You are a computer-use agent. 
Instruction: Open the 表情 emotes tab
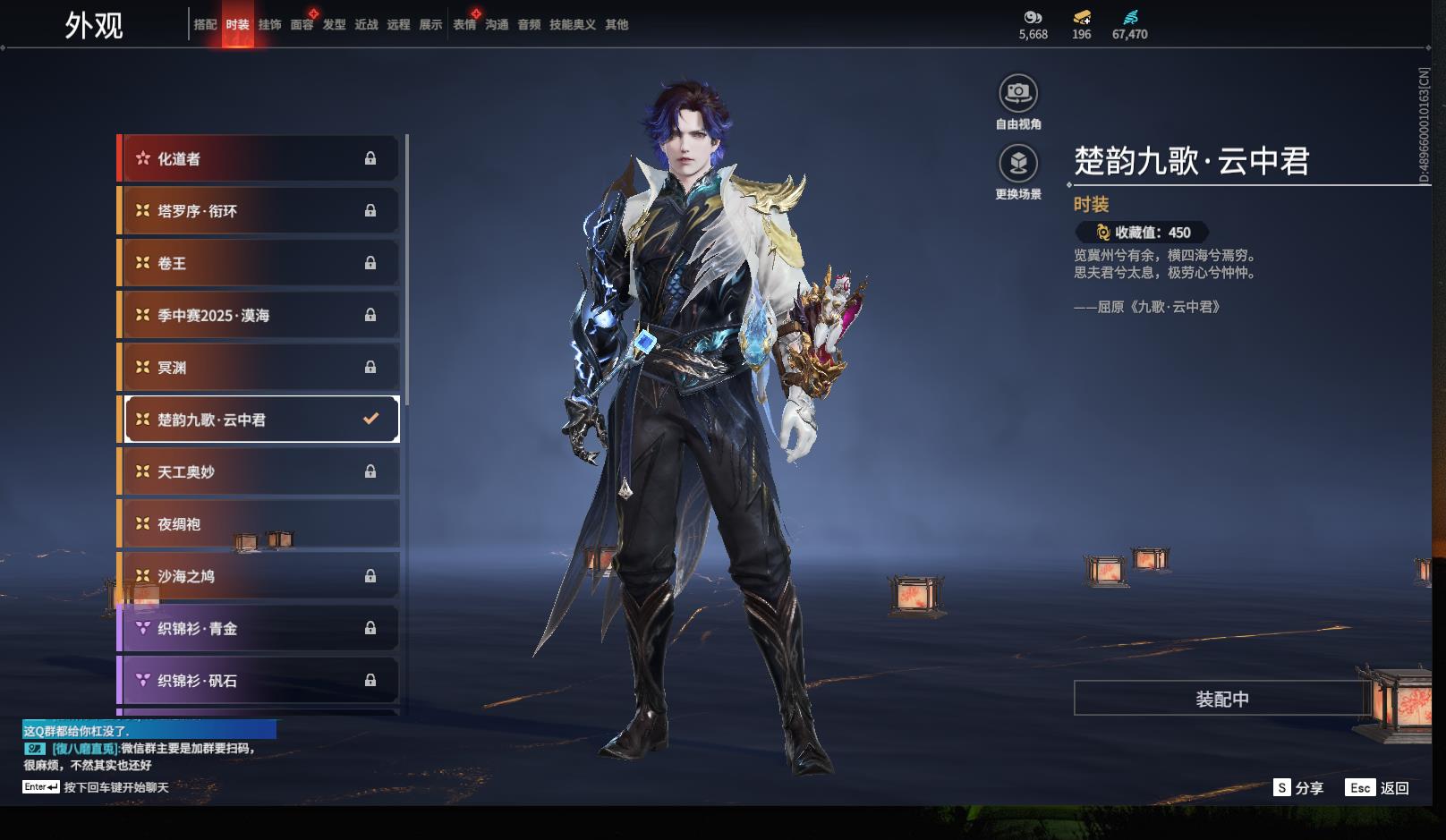464,25
